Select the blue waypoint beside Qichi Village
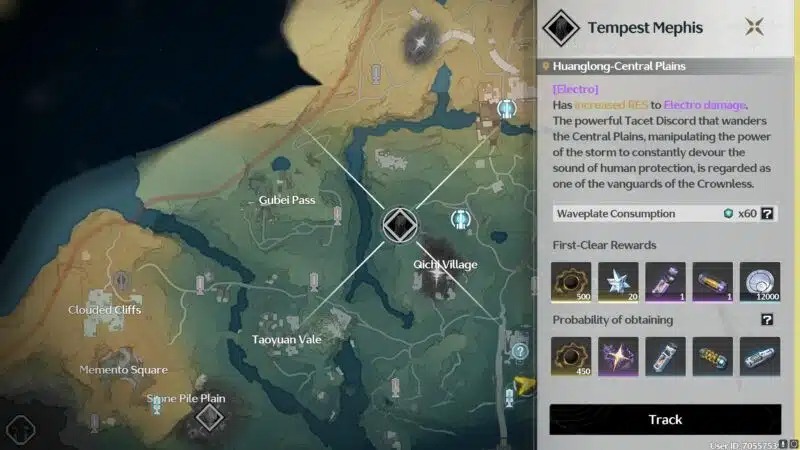The image size is (800, 450). coord(461,217)
